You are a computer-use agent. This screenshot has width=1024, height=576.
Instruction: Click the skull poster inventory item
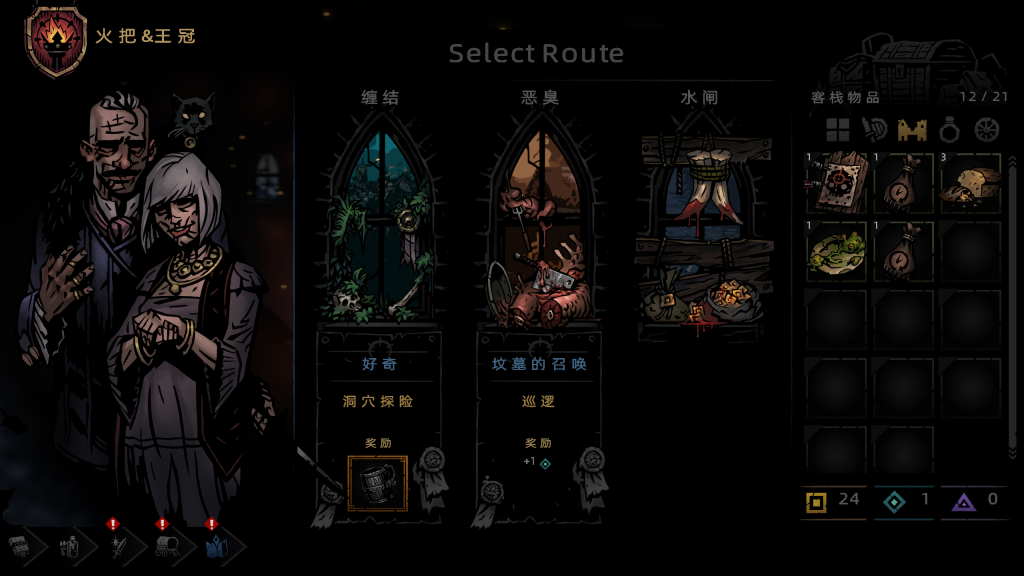pos(836,182)
